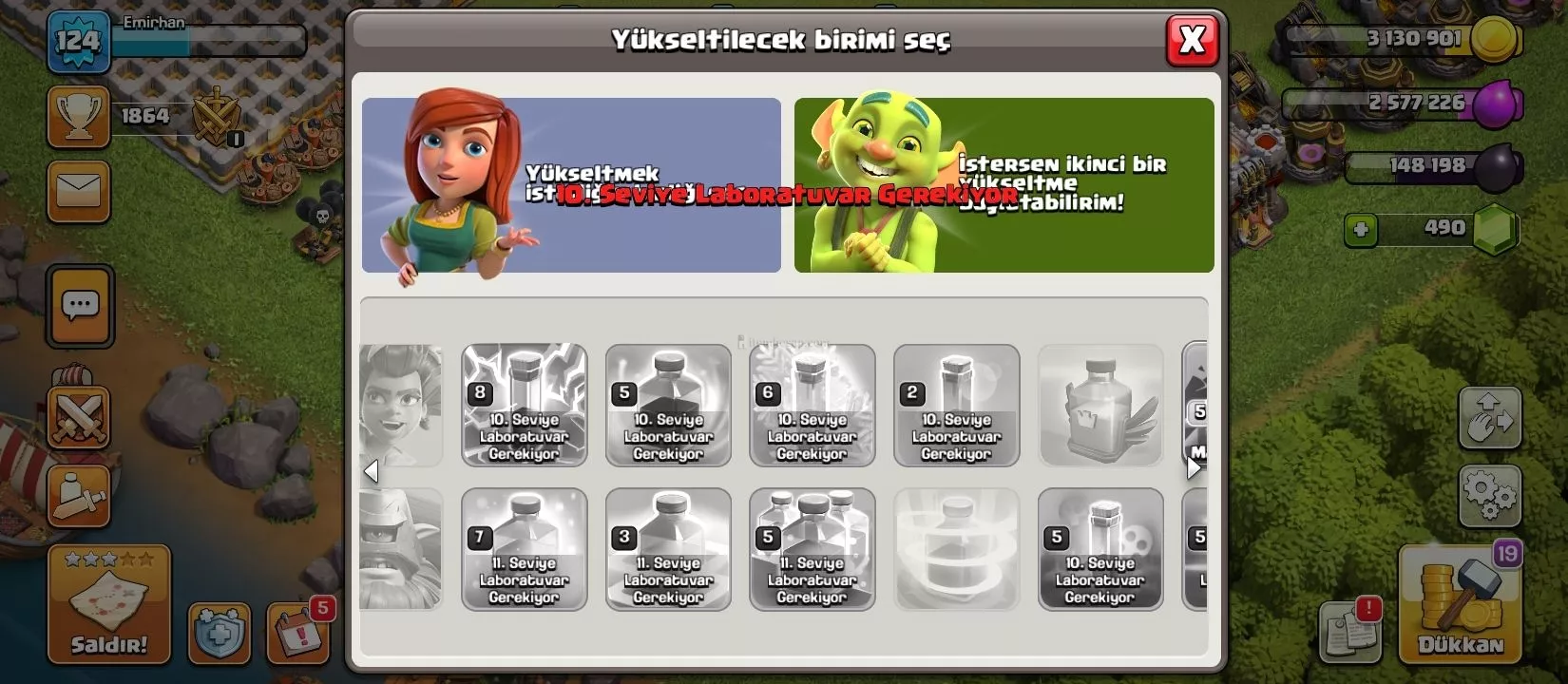The width and height of the screenshot is (1568, 684).
Task: Show previous units with the left arrow
Action: pyautogui.click(x=372, y=471)
